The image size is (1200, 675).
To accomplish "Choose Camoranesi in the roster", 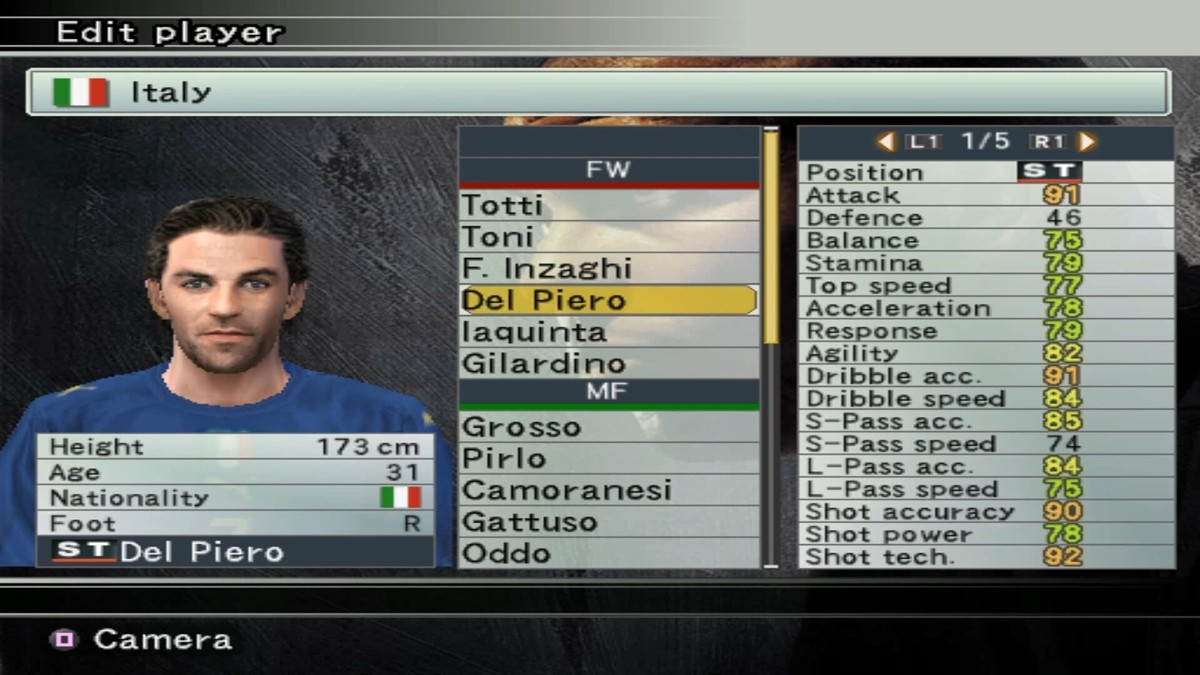I will (608, 490).
